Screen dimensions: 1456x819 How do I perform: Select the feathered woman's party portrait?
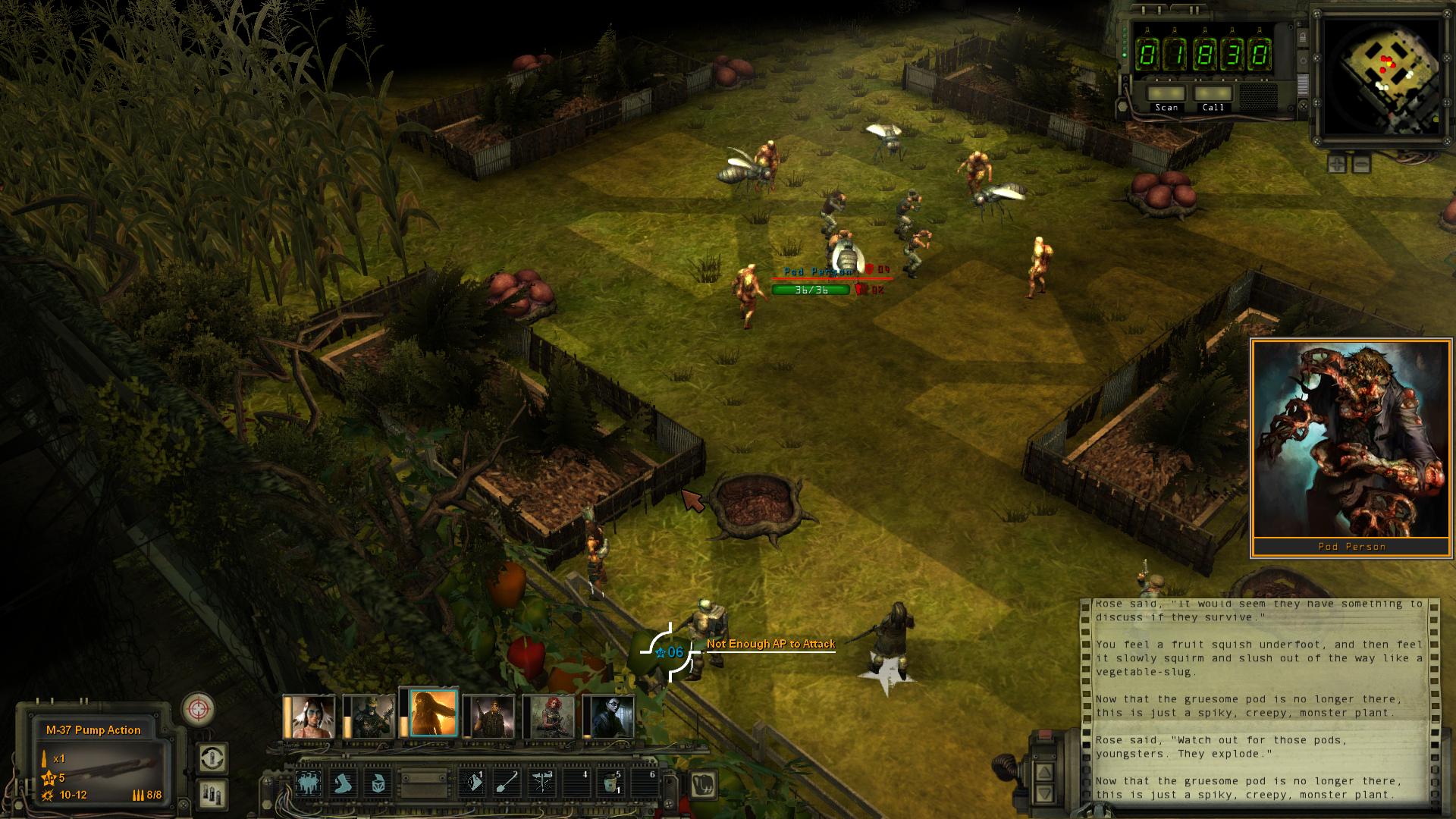coord(309,716)
